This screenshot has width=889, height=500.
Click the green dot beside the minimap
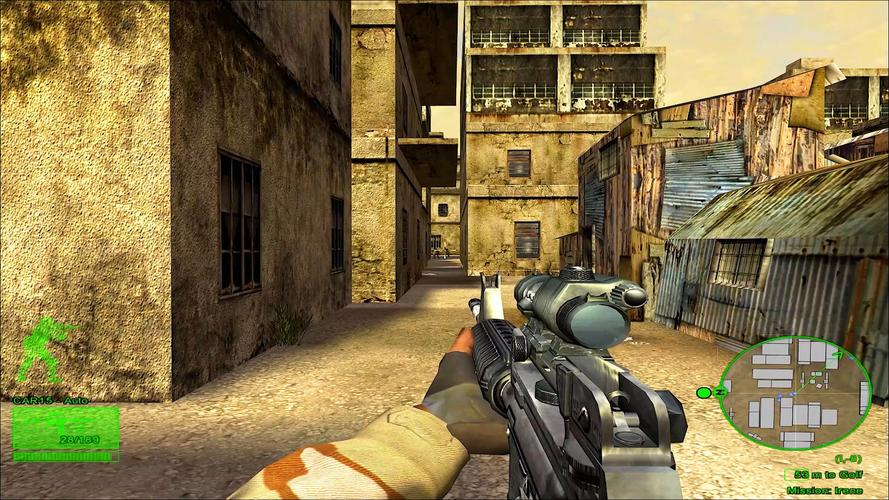tap(703, 392)
